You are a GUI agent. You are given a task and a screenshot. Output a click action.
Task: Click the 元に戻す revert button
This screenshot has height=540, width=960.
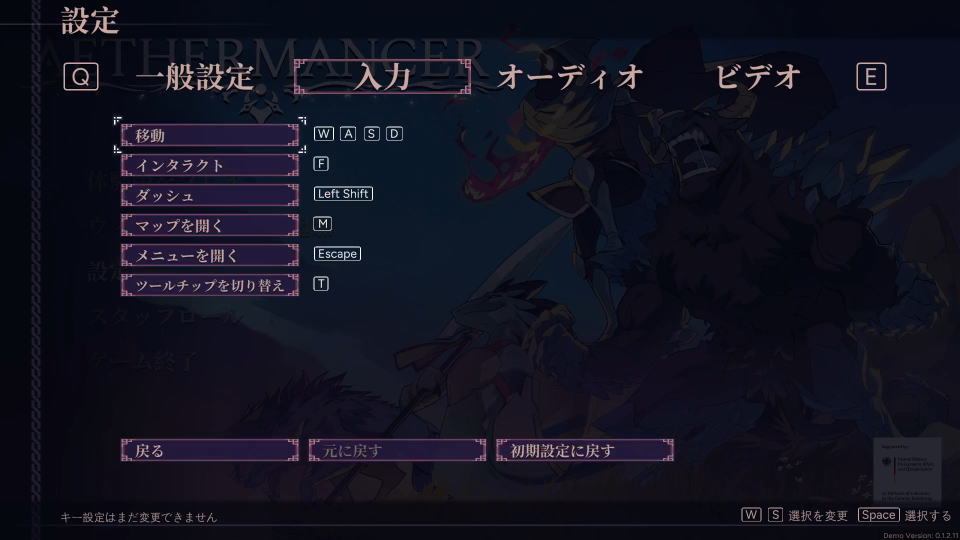point(397,451)
